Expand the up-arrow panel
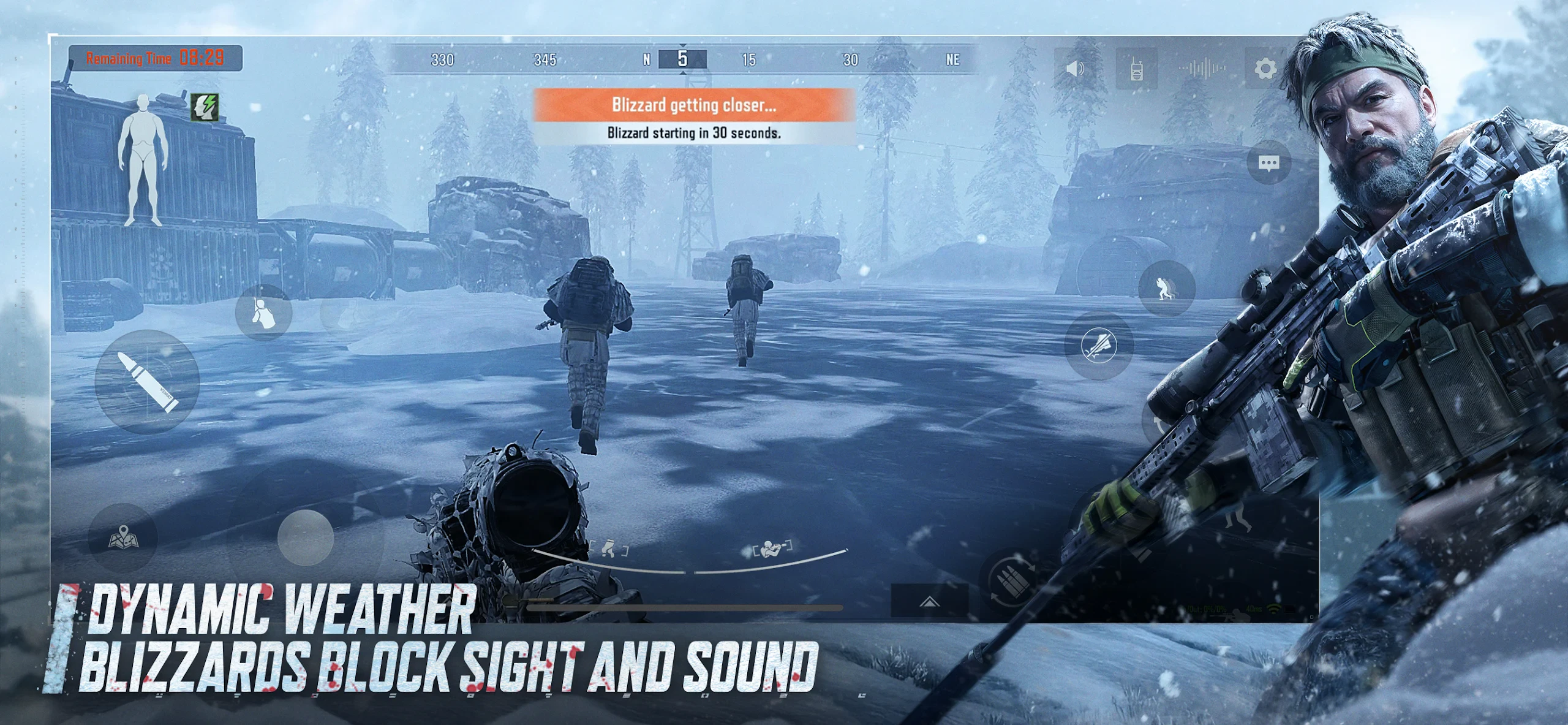1568x725 pixels. pos(929,601)
